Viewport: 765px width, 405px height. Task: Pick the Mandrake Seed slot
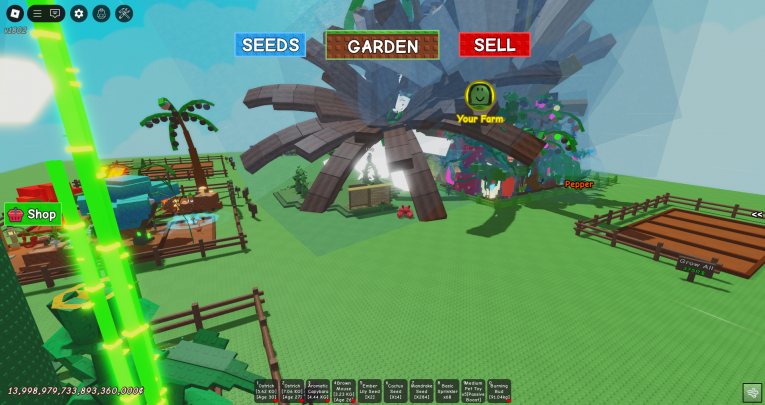tap(421, 391)
